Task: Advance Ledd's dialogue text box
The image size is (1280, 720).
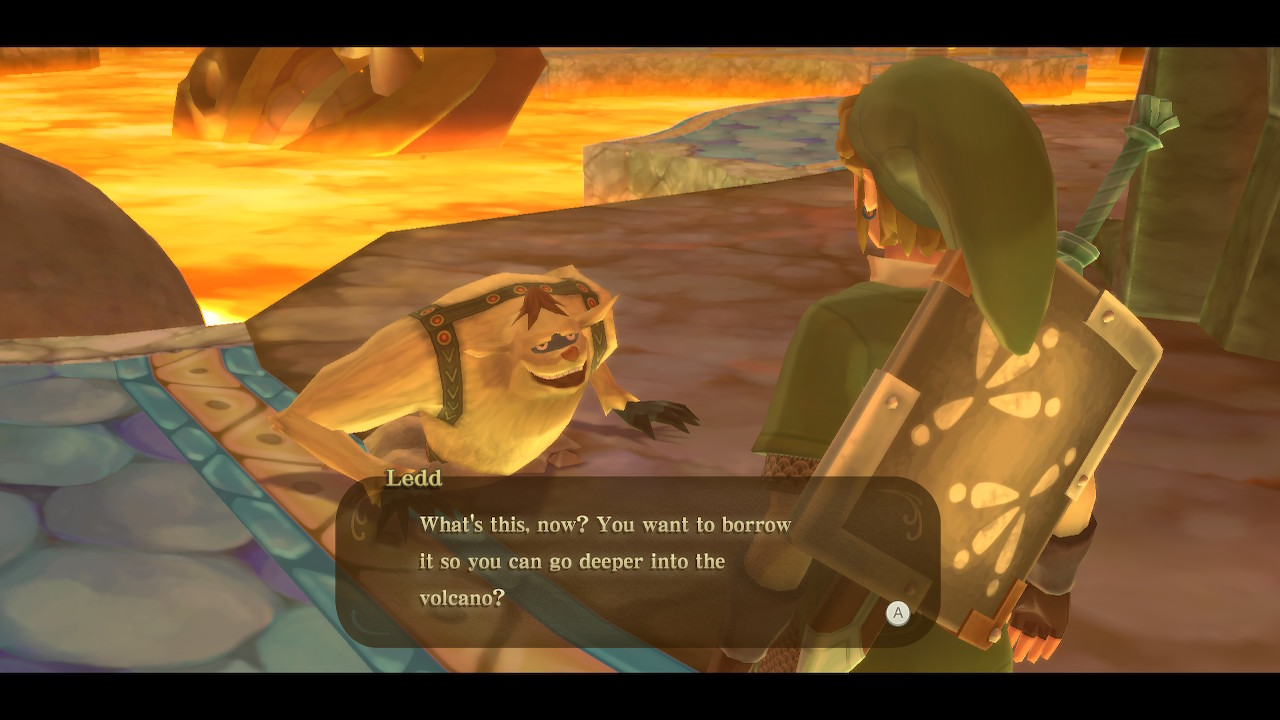Action: coord(897,613)
